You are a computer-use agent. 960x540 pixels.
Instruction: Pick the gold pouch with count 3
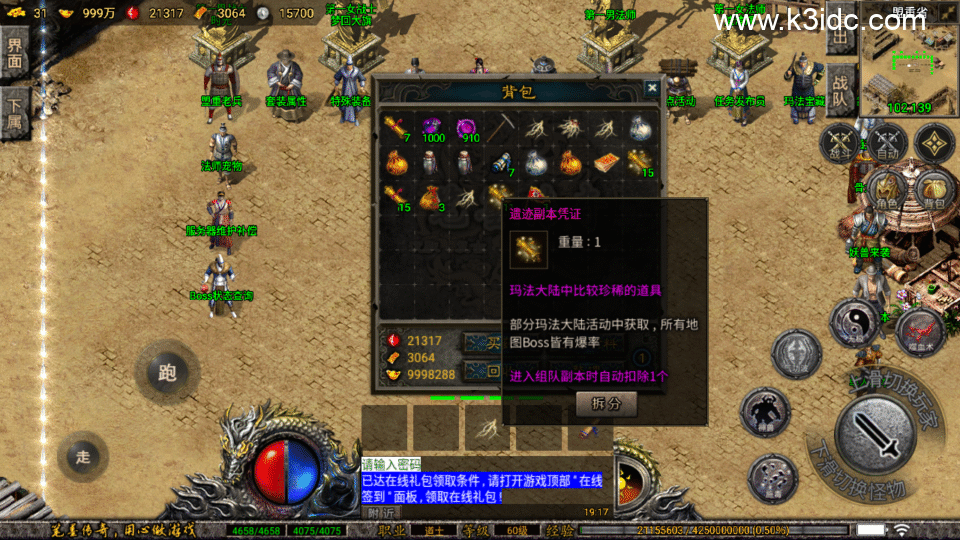point(433,197)
